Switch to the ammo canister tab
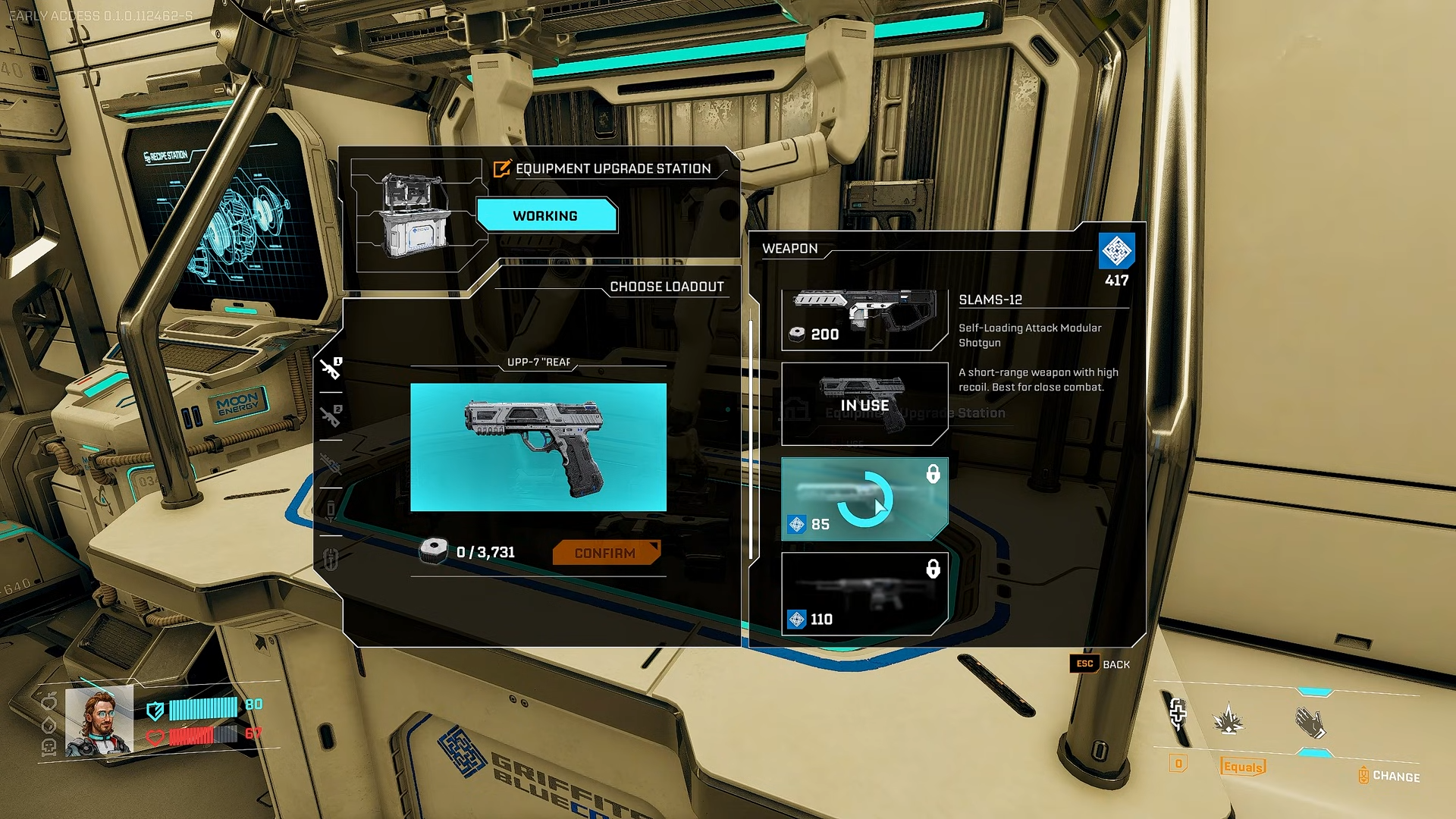Screen dimensions: 1456x819 click(x=331, y=510)
